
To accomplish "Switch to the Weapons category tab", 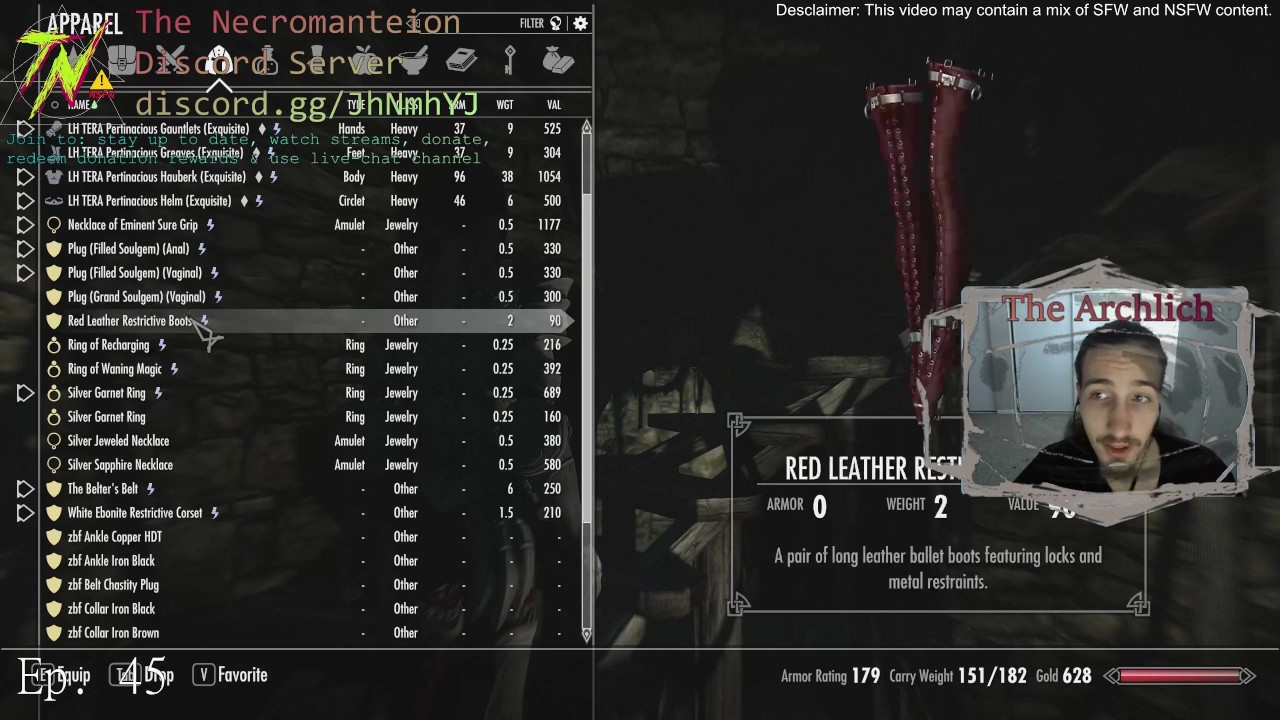I will (171, 61).
